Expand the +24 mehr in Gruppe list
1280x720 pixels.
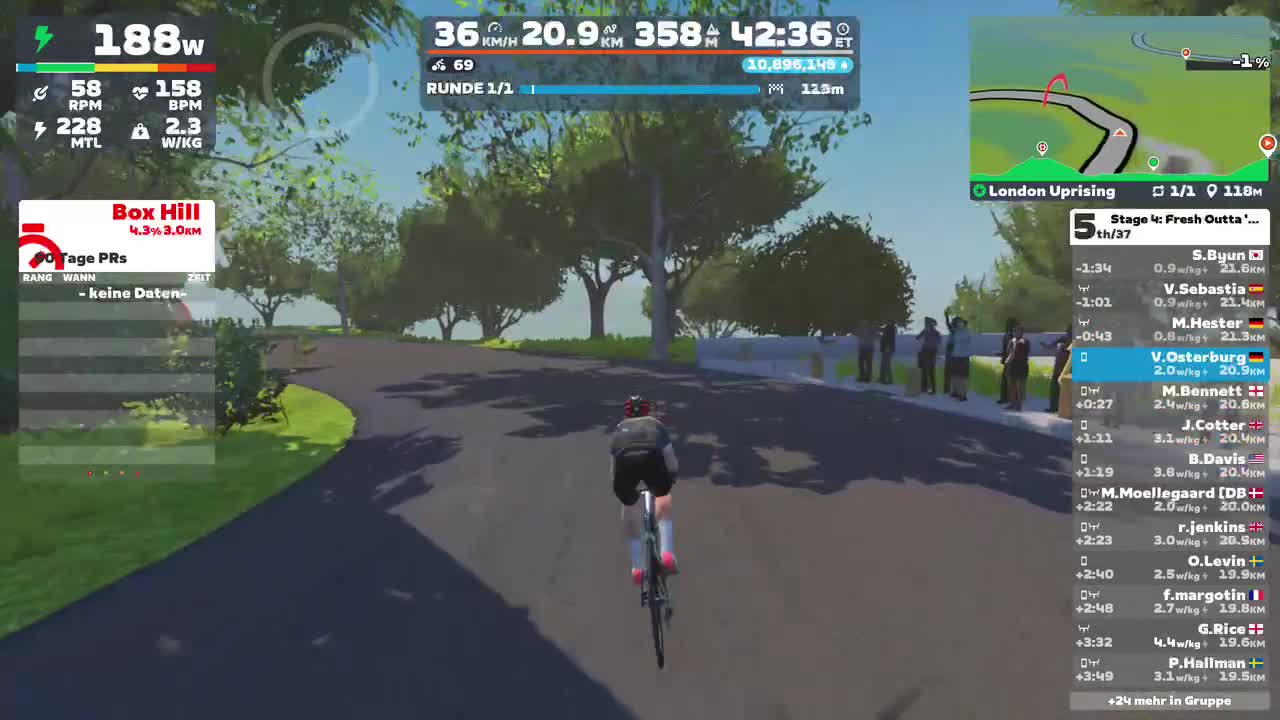1170,701
